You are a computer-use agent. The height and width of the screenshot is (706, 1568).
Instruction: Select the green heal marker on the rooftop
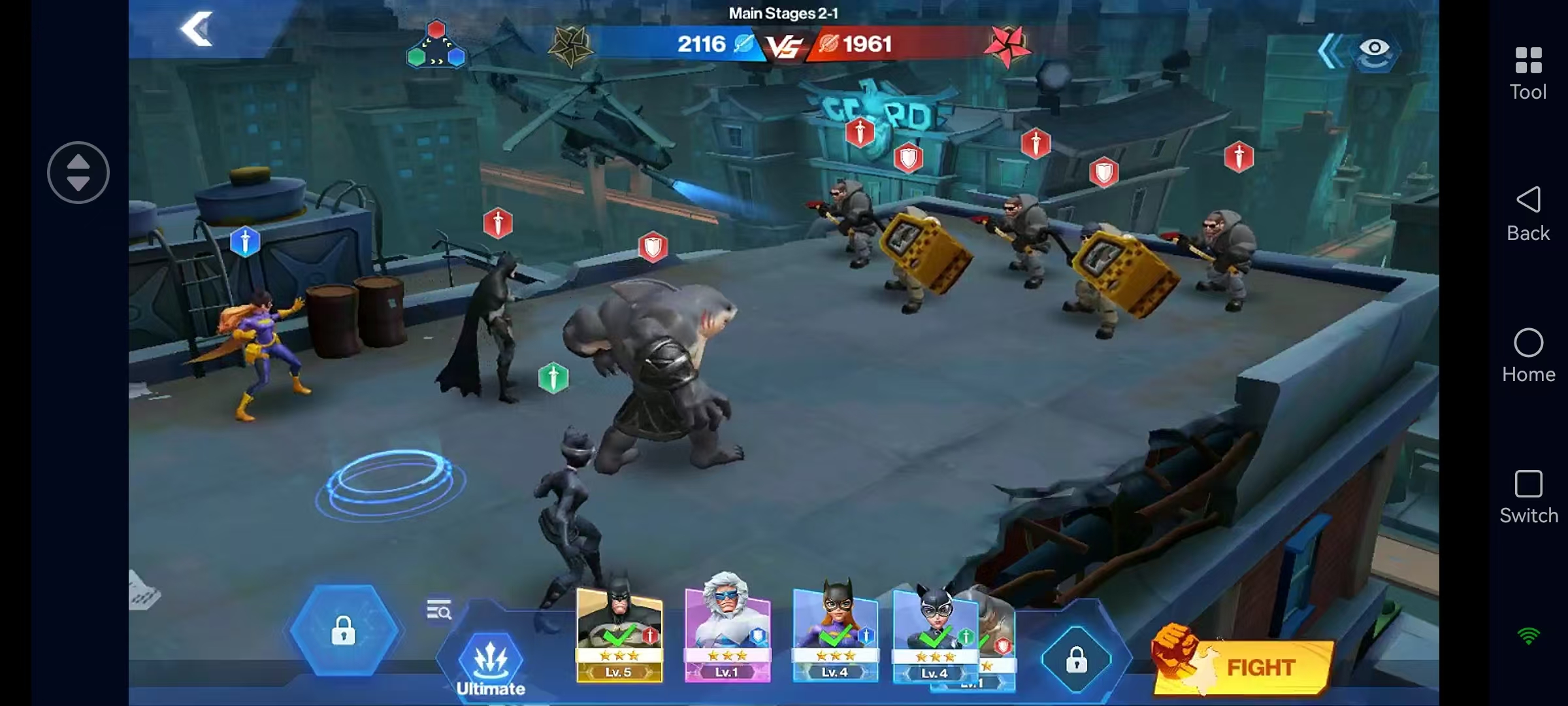tap(552, 376)
